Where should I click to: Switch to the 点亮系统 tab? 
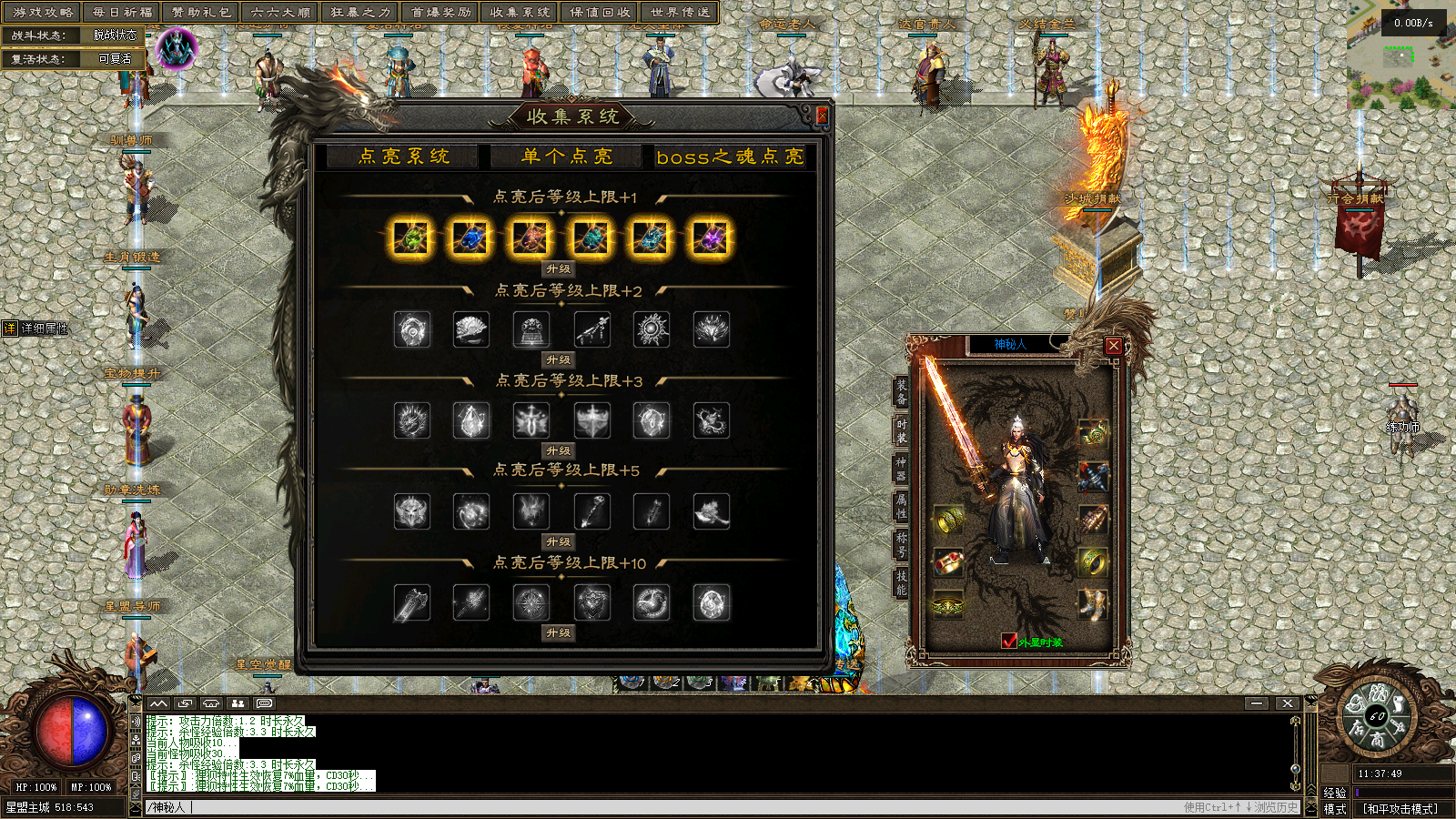point(403,157)
